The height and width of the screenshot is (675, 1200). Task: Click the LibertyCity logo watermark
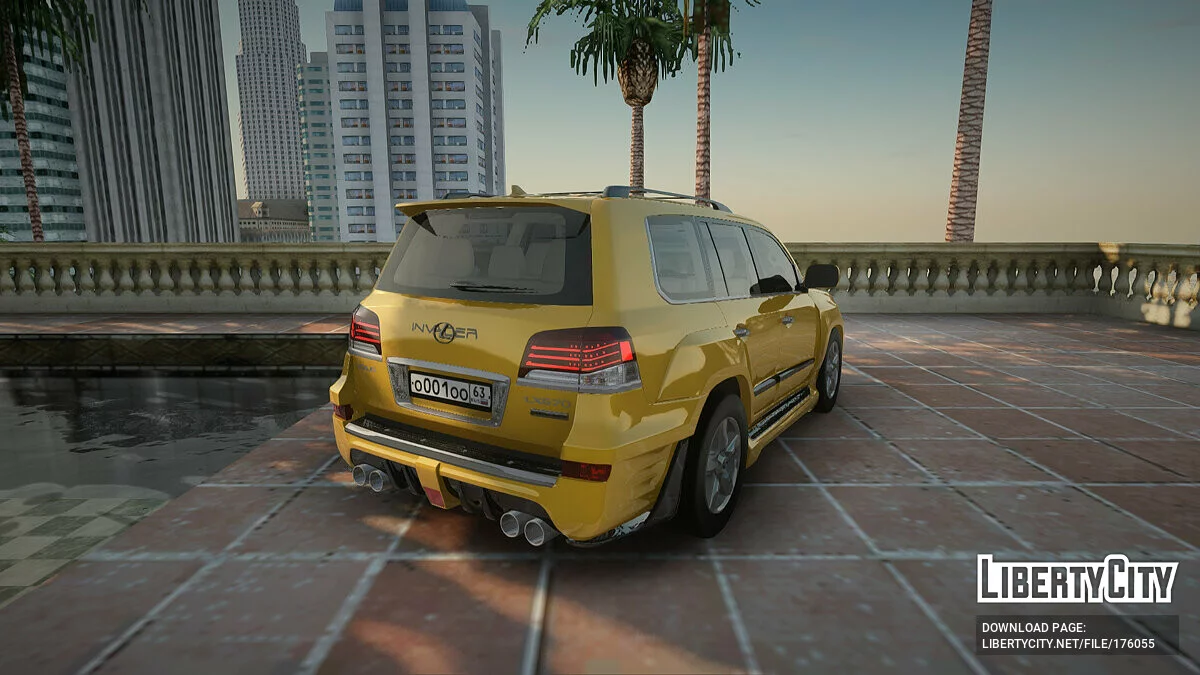click(x=1077, y=579)
